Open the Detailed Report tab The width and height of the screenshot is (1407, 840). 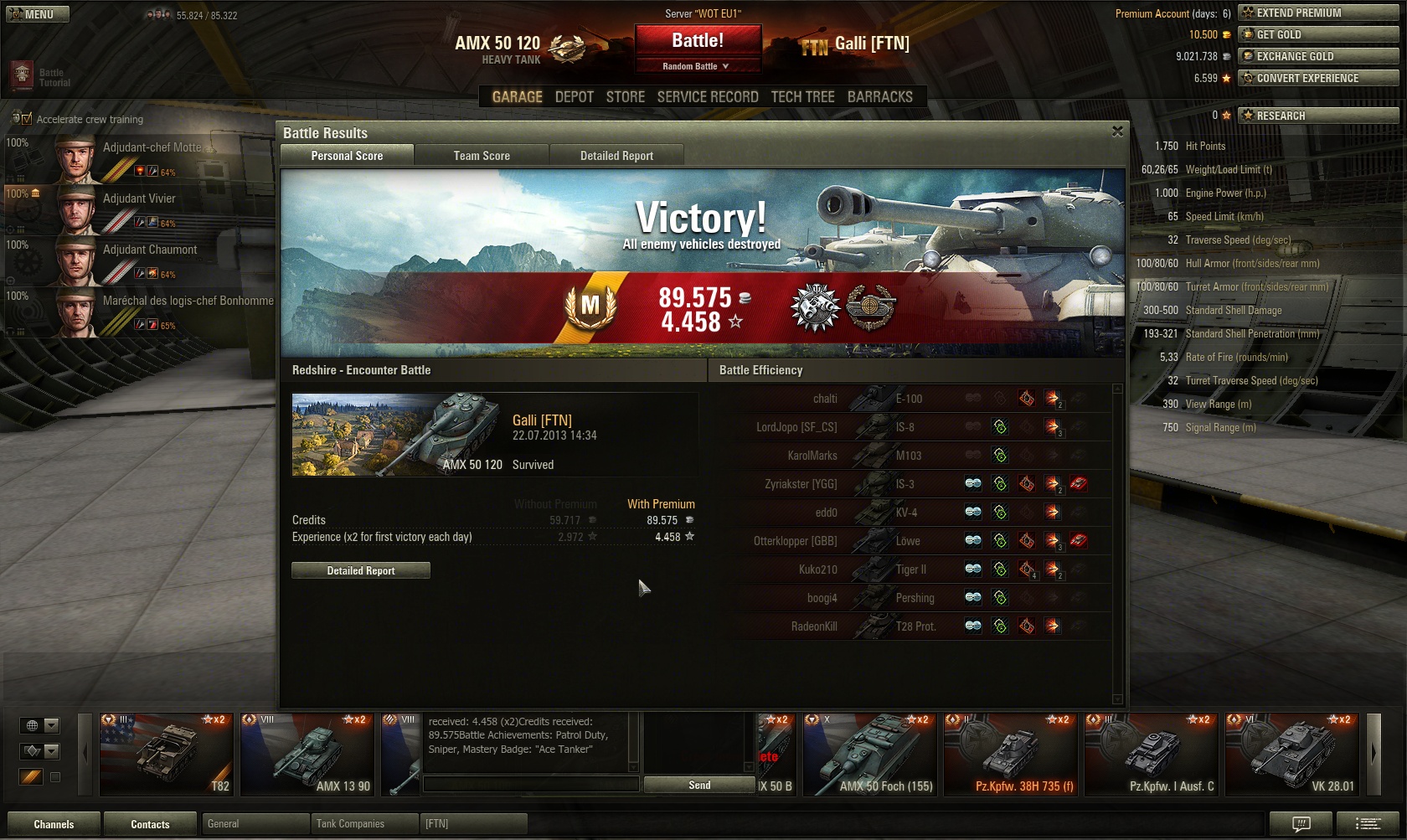[616, 156]
